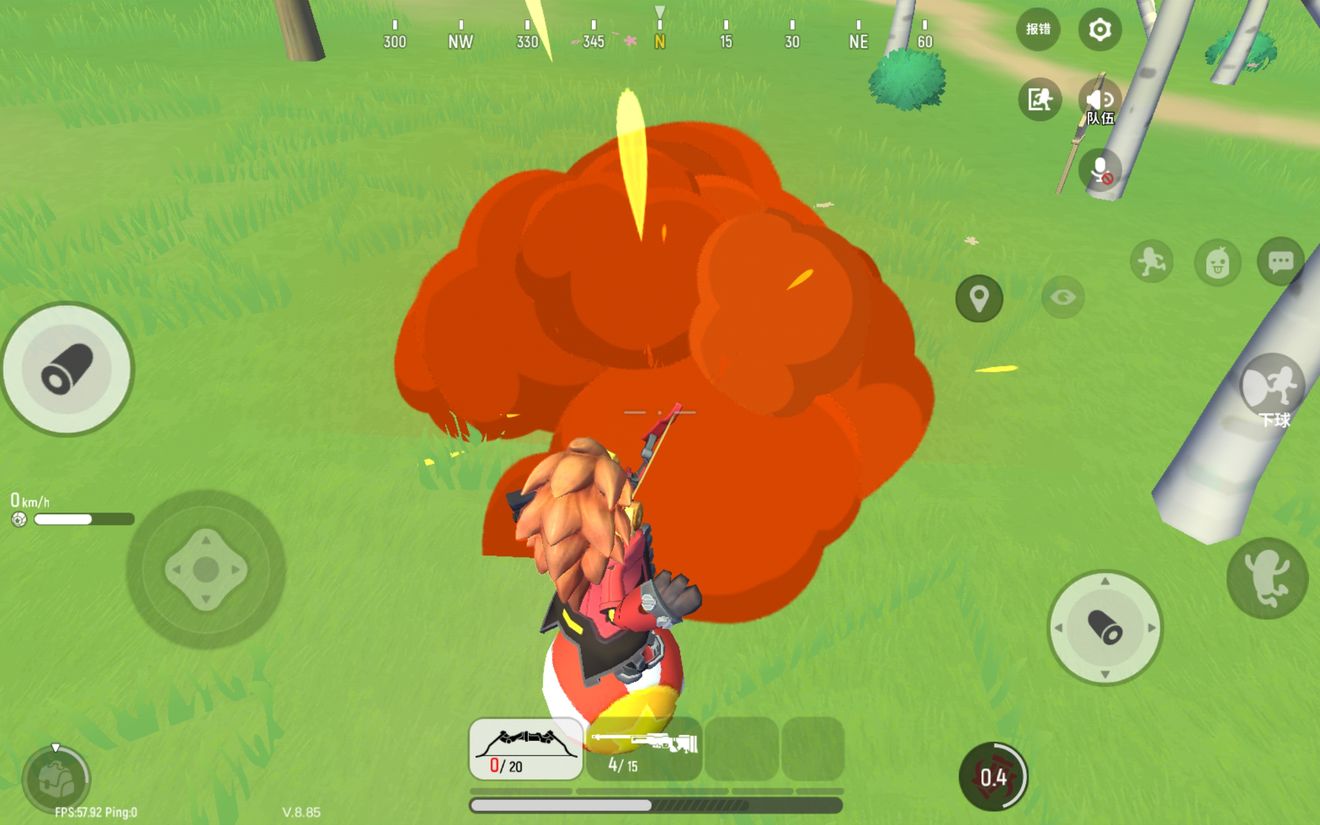Open the backpack inventory
Image resolution: width=1320 pixels, height=825 pixels.
[x=56, y=779]
